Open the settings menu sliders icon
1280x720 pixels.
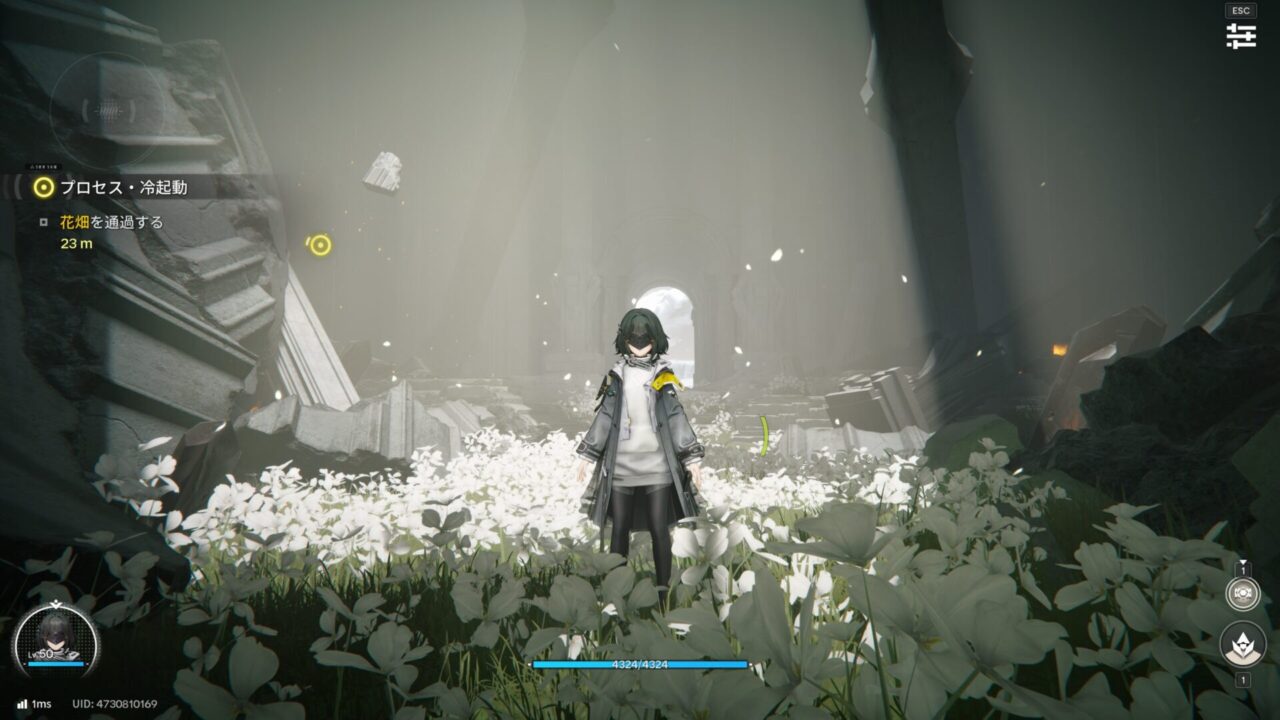(x=1241, y=36)
